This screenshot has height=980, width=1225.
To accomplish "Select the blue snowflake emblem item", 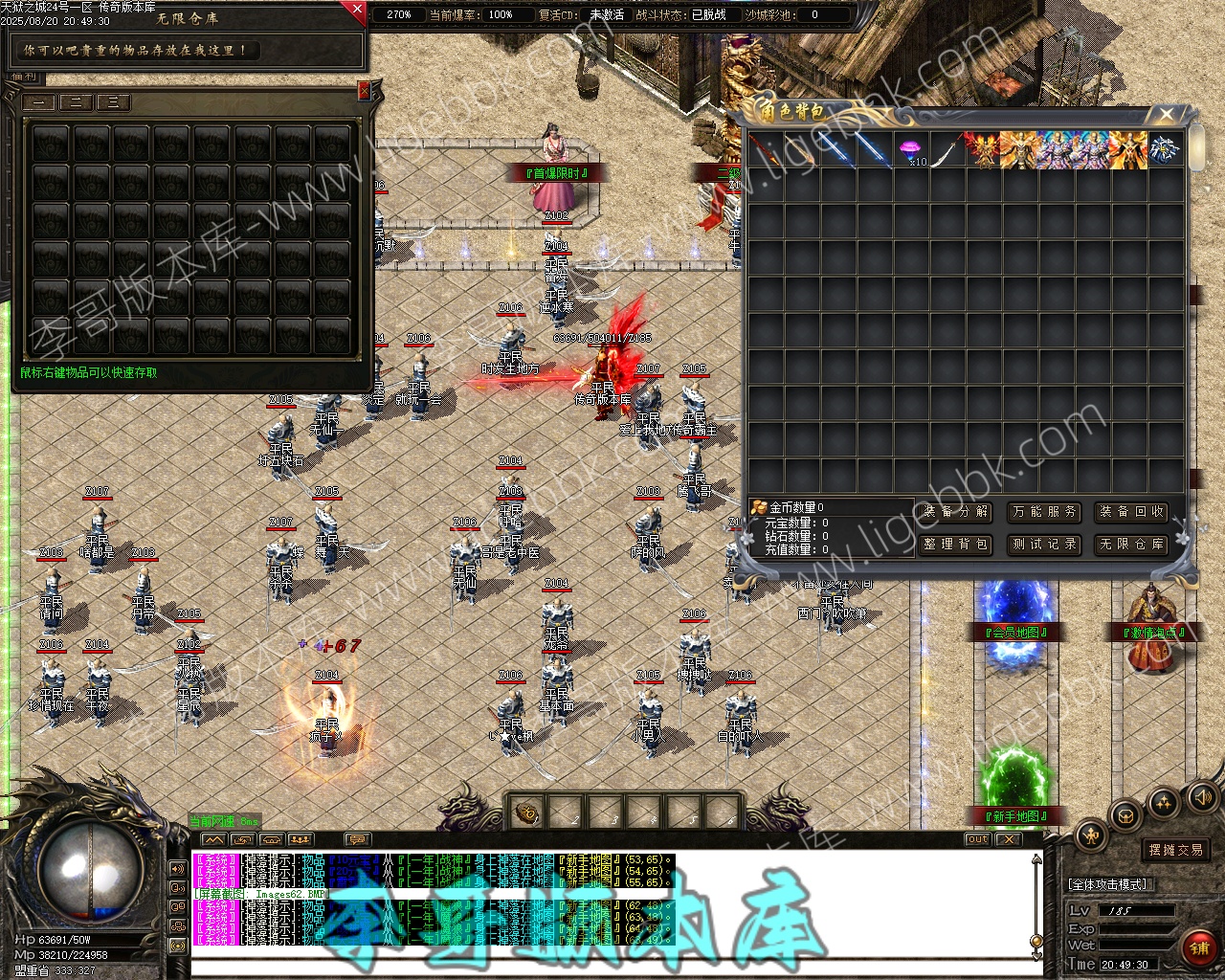I will click(x=1165, y=150).
